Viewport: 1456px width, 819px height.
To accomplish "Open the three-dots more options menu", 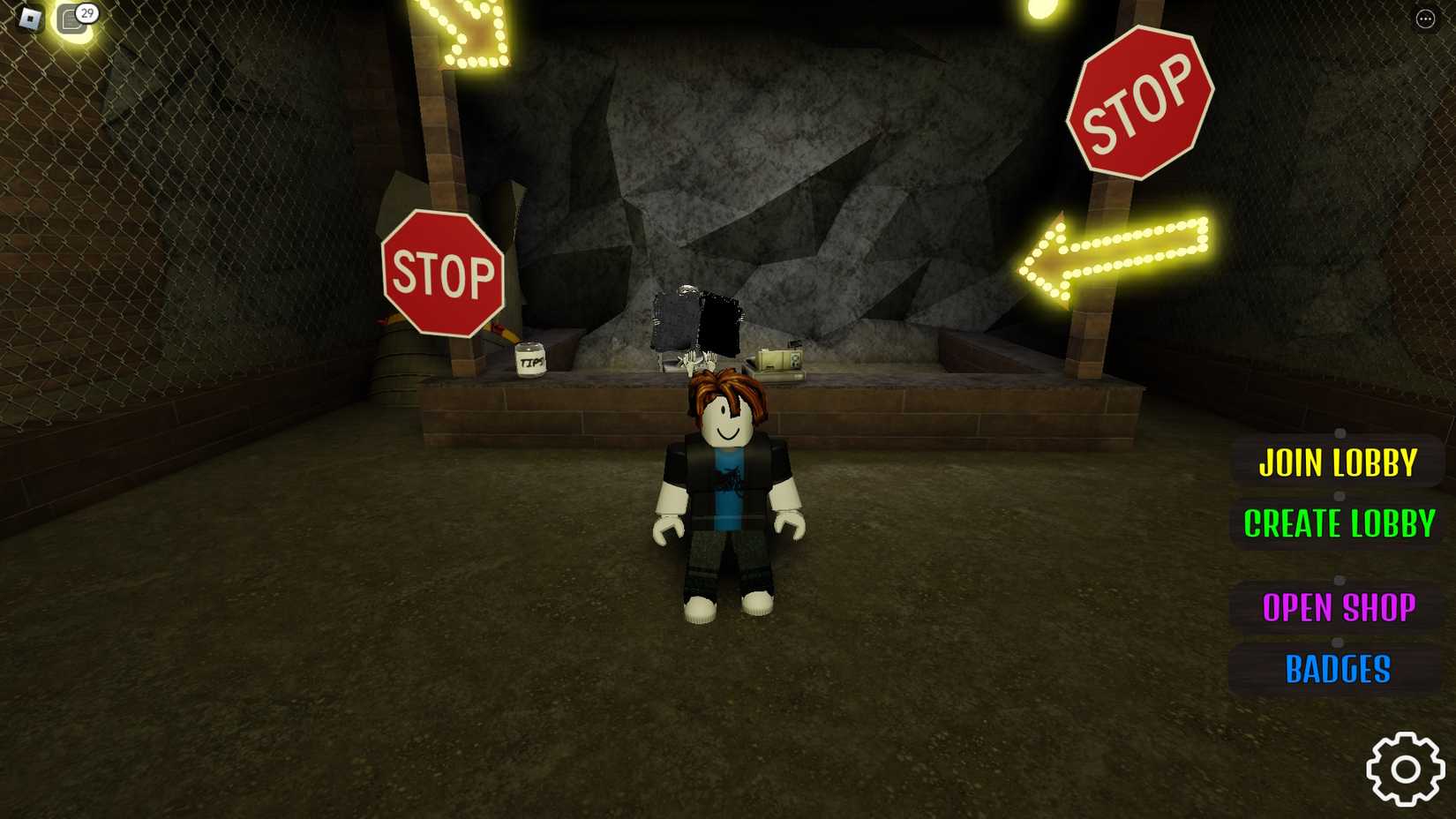I will point(1427,19).
